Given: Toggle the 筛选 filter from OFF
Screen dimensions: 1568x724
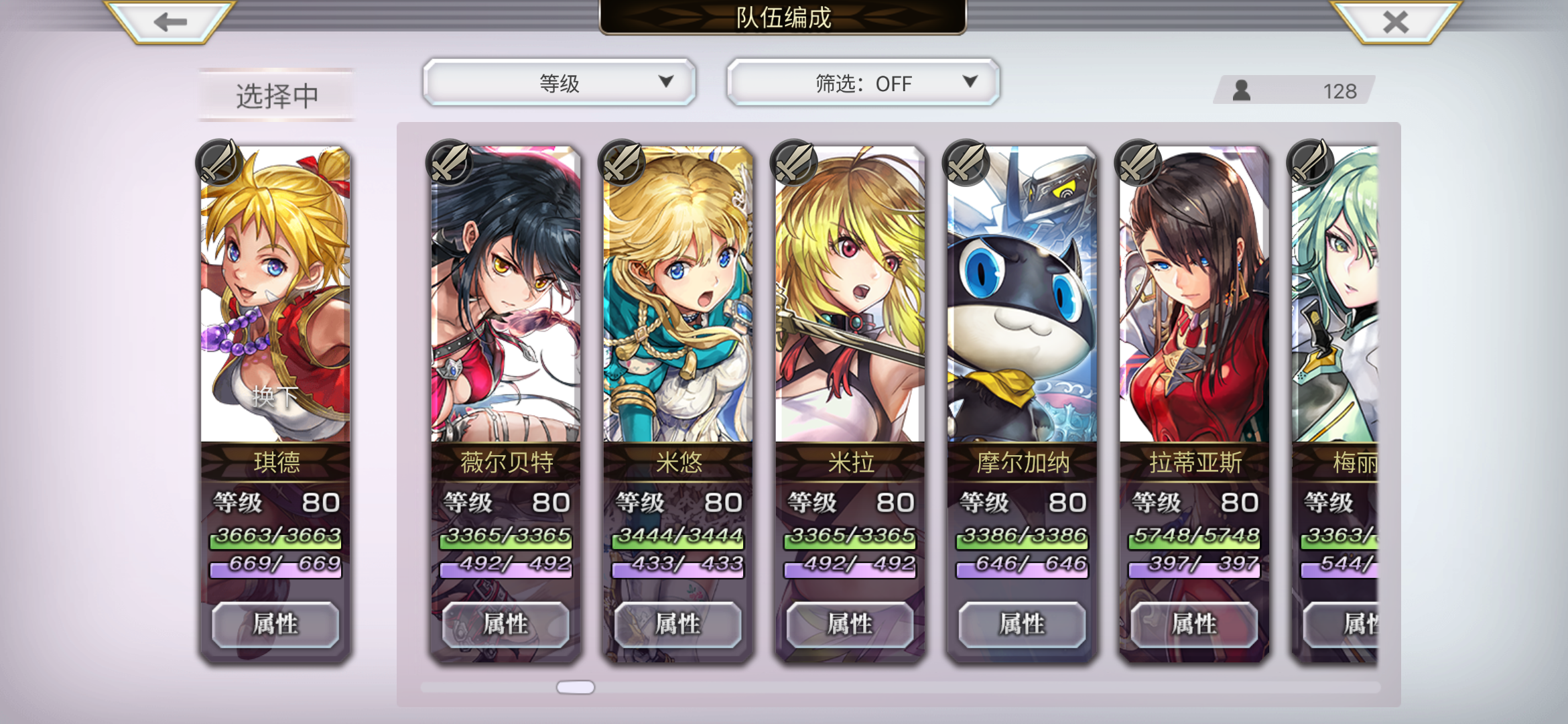Looking at the screenshot, I should (863, 82).
